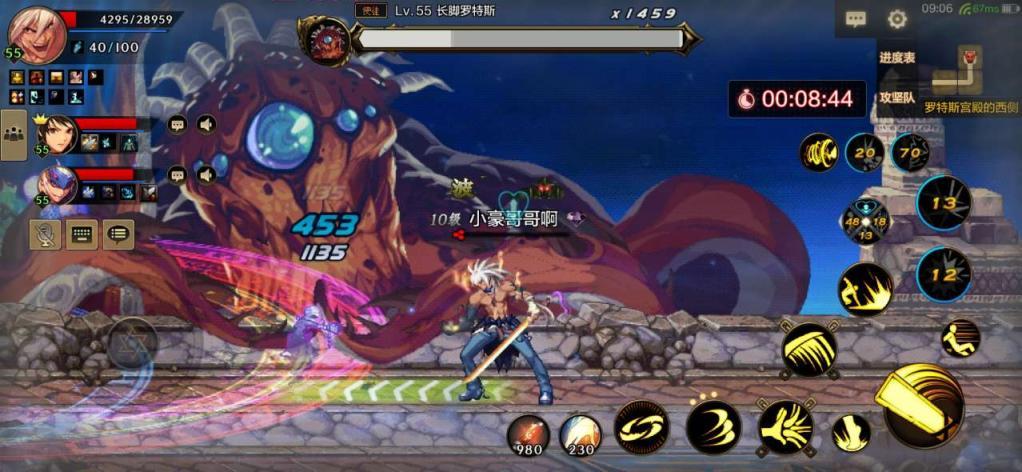Image resolution: width=1022 pixels, height=472 pixels.
Task: Use the red potion with 980 count
Action: (527, 434)
